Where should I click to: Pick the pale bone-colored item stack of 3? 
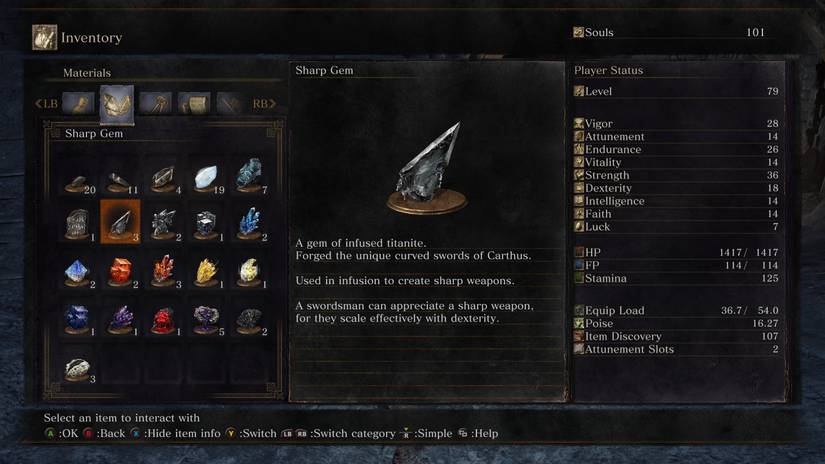tap(77, 367)
